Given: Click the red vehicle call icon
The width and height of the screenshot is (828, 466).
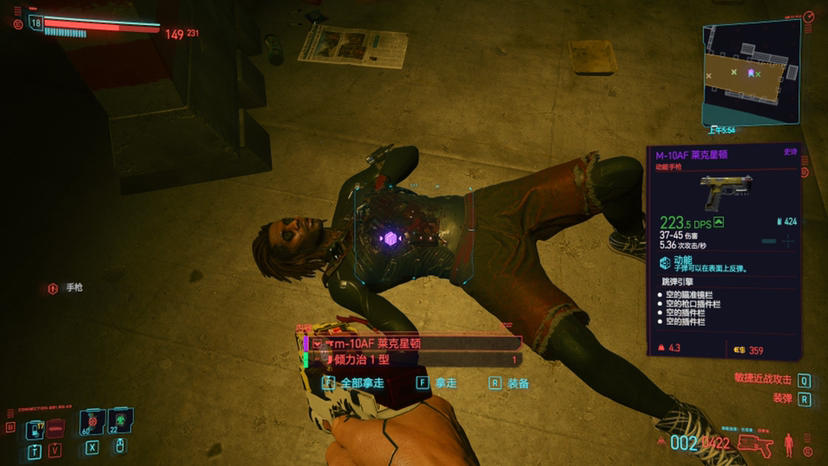Looking at the screenshot, I should (x=56, y=427).
